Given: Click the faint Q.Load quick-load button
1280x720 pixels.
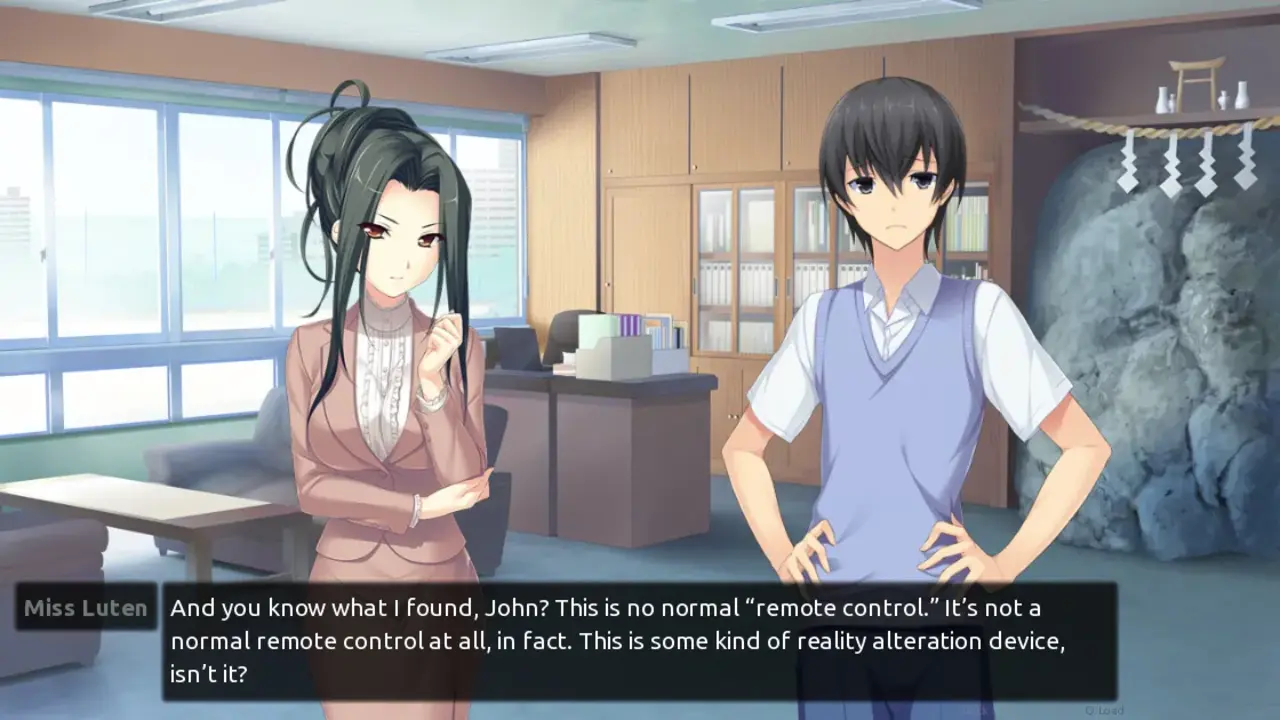Looking at the screenshot, I should 1103,710.
